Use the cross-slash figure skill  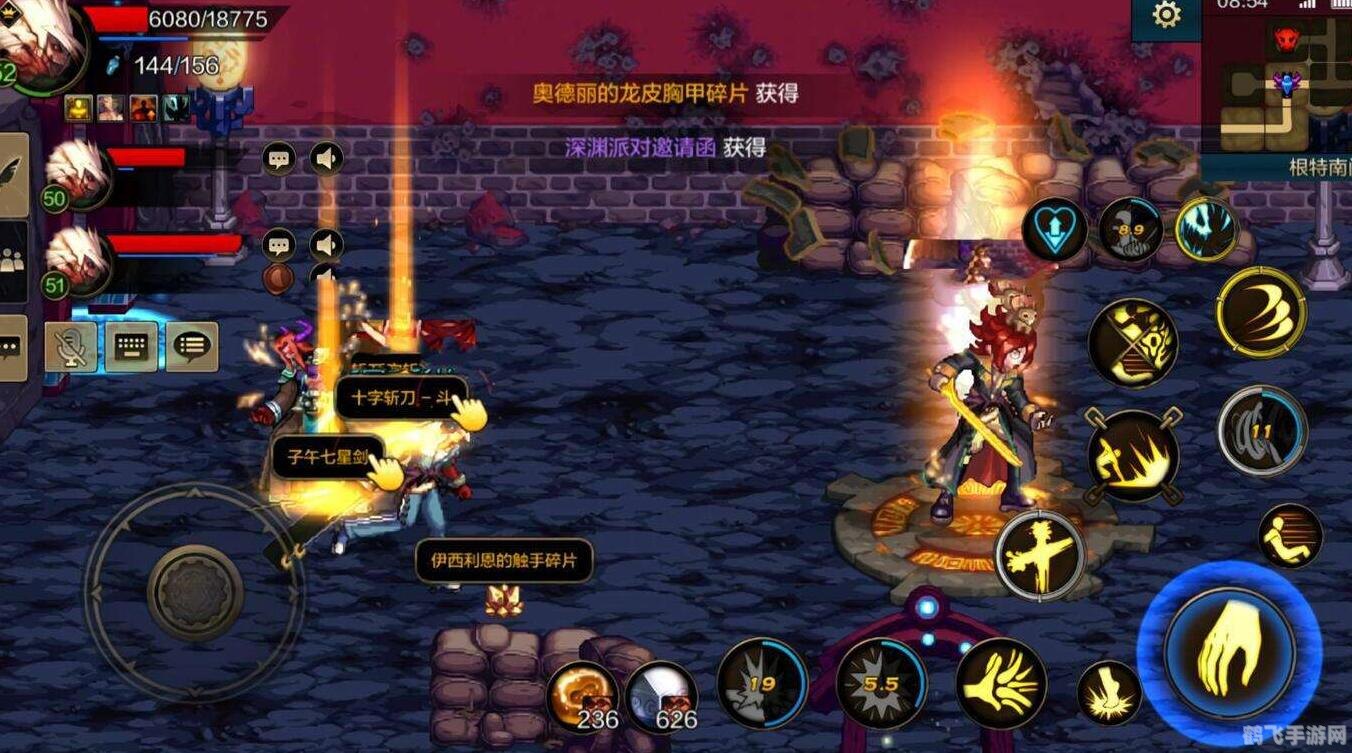tap(1040, 555)
